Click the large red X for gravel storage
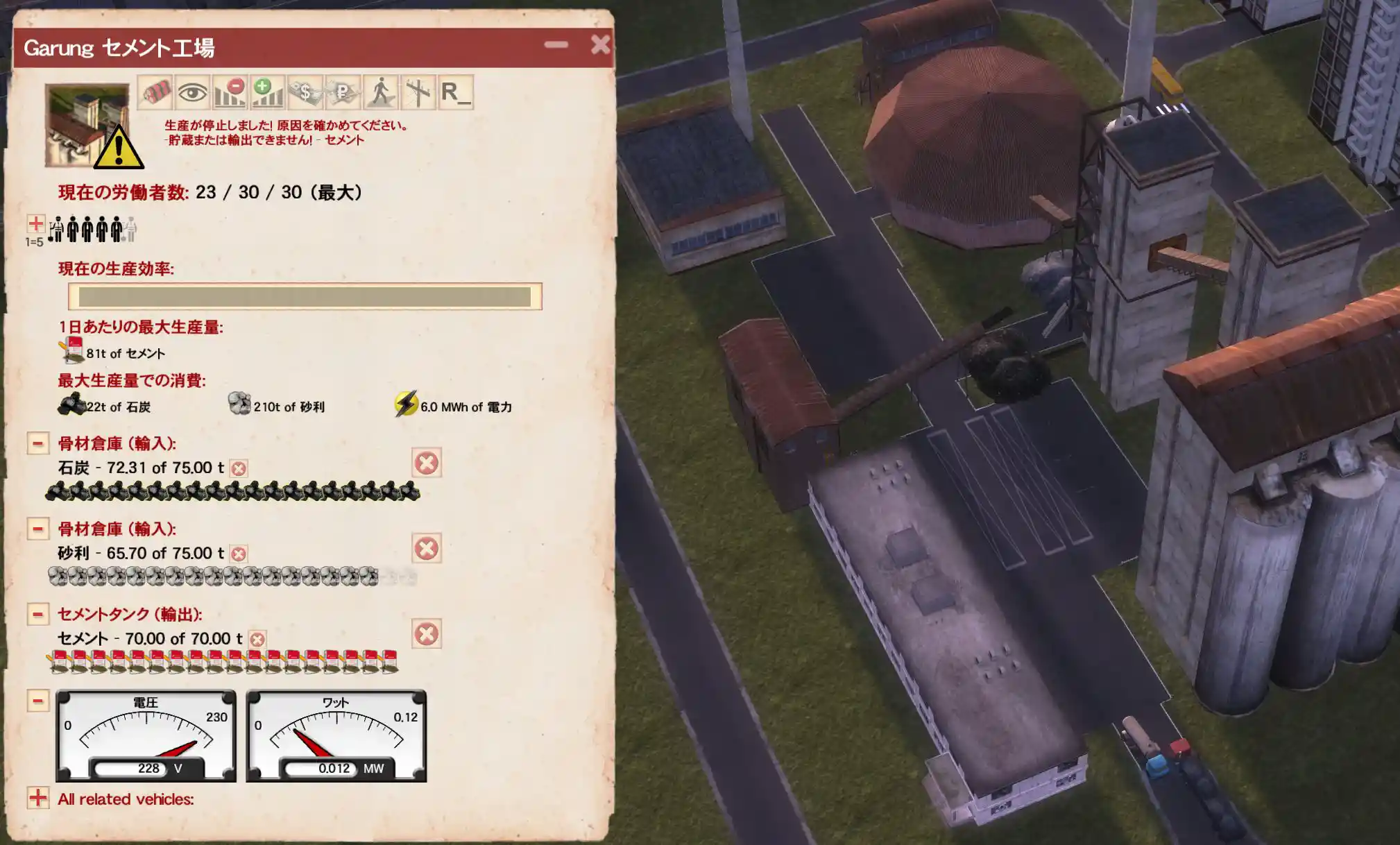1400x845 pixels. tap(426, 548)
